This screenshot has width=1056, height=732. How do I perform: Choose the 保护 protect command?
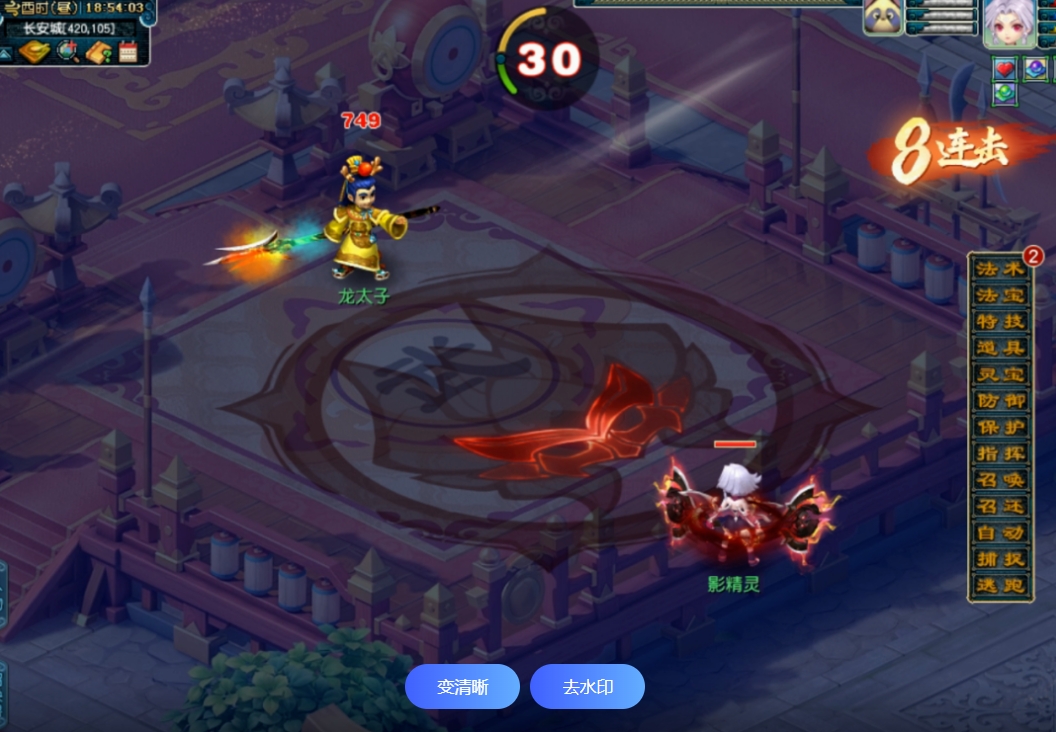(x=1000, y=427)
